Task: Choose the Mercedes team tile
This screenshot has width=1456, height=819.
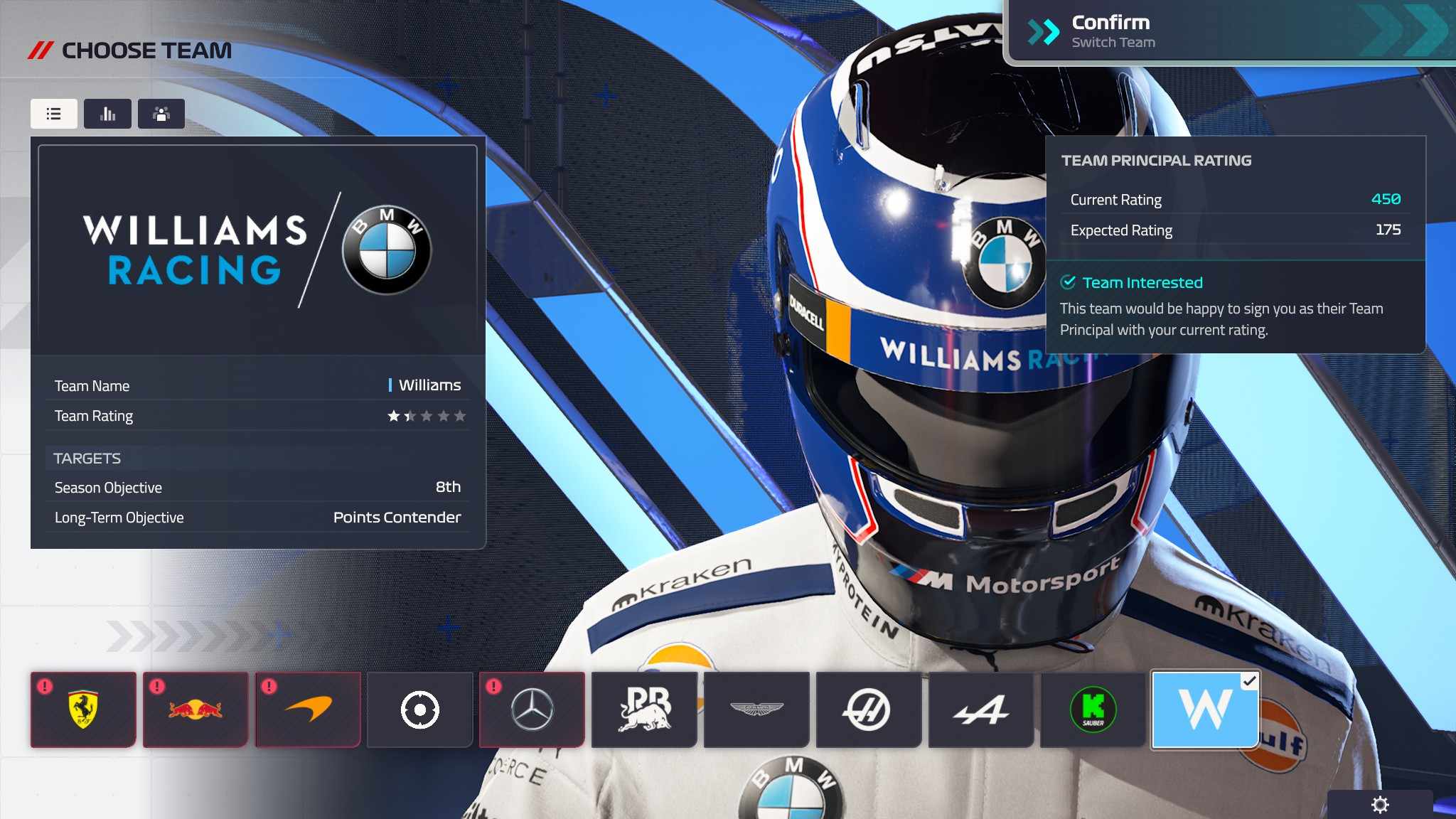Action: click(532, 710)
